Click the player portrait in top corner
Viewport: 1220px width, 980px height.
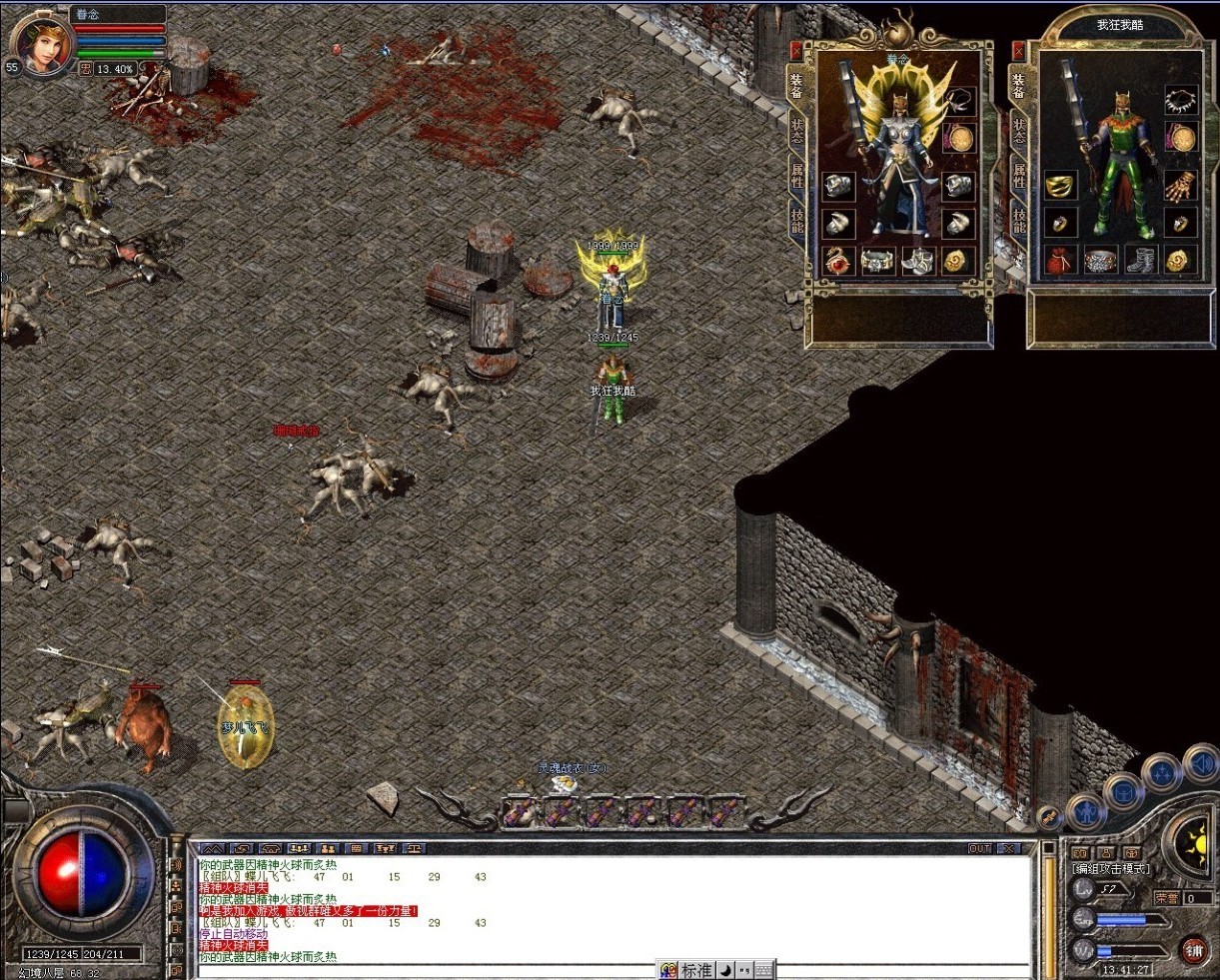click(43, 45)
